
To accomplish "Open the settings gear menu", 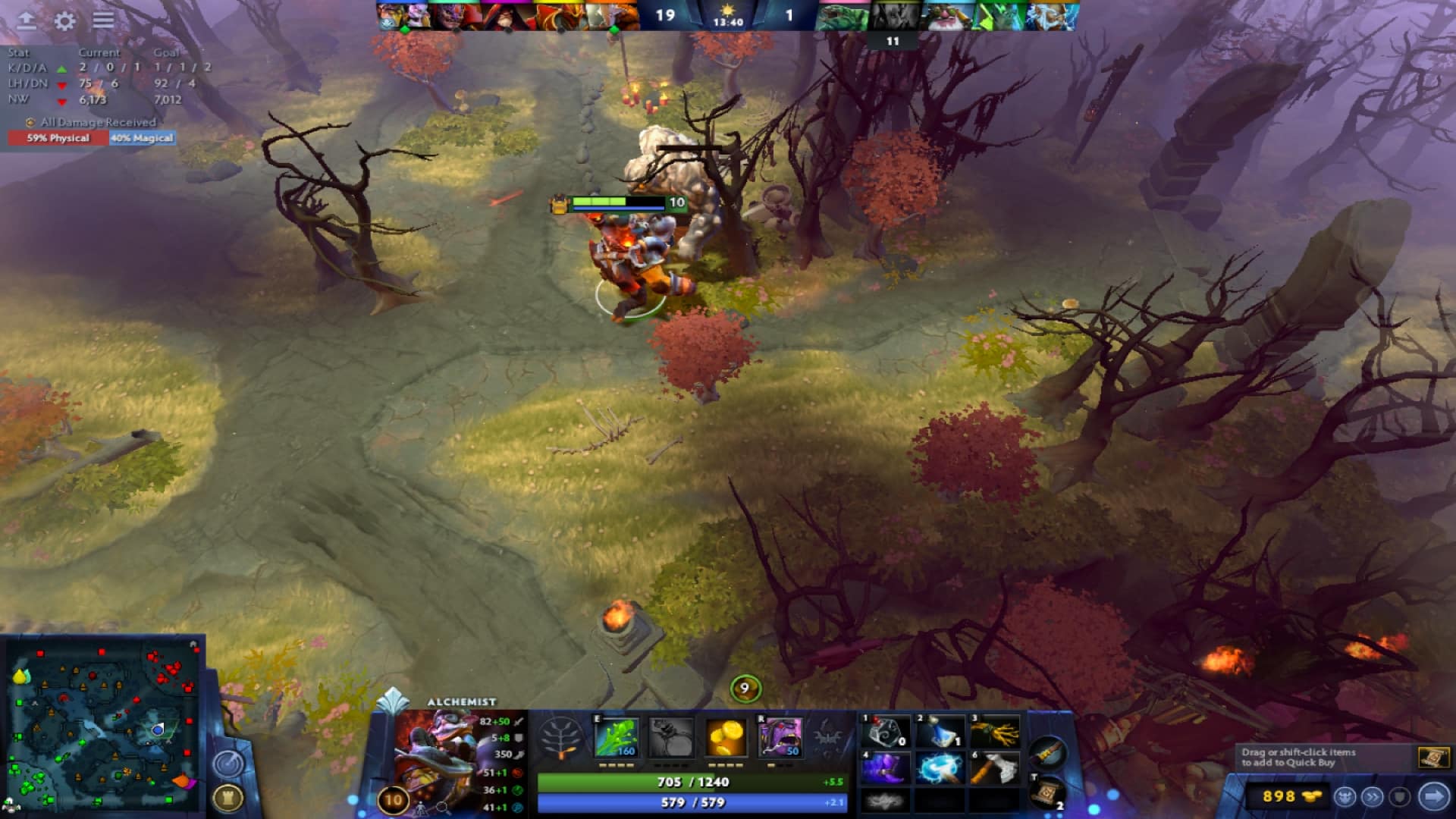I will (64, 20).
